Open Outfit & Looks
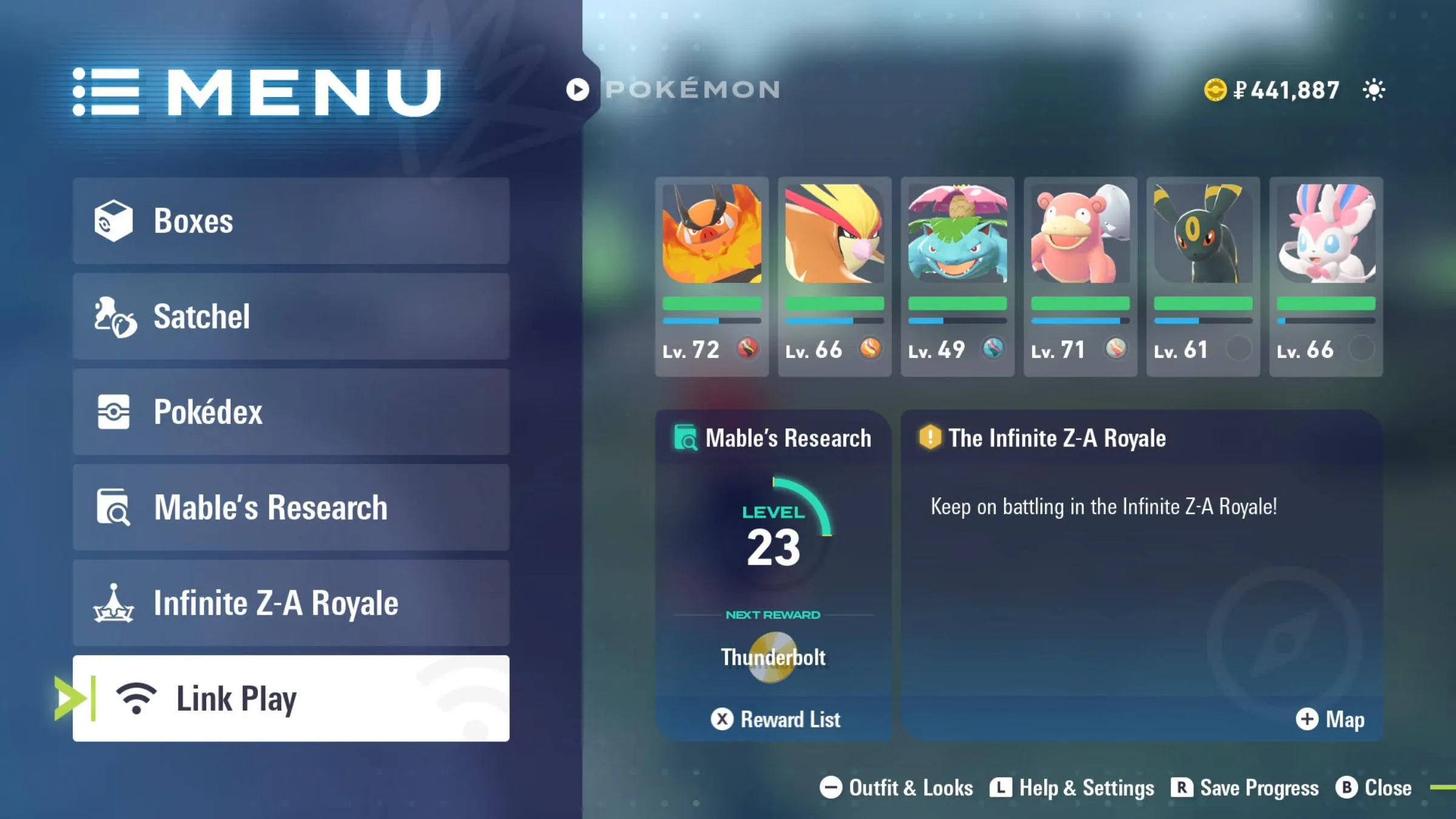 pos(897,788)
